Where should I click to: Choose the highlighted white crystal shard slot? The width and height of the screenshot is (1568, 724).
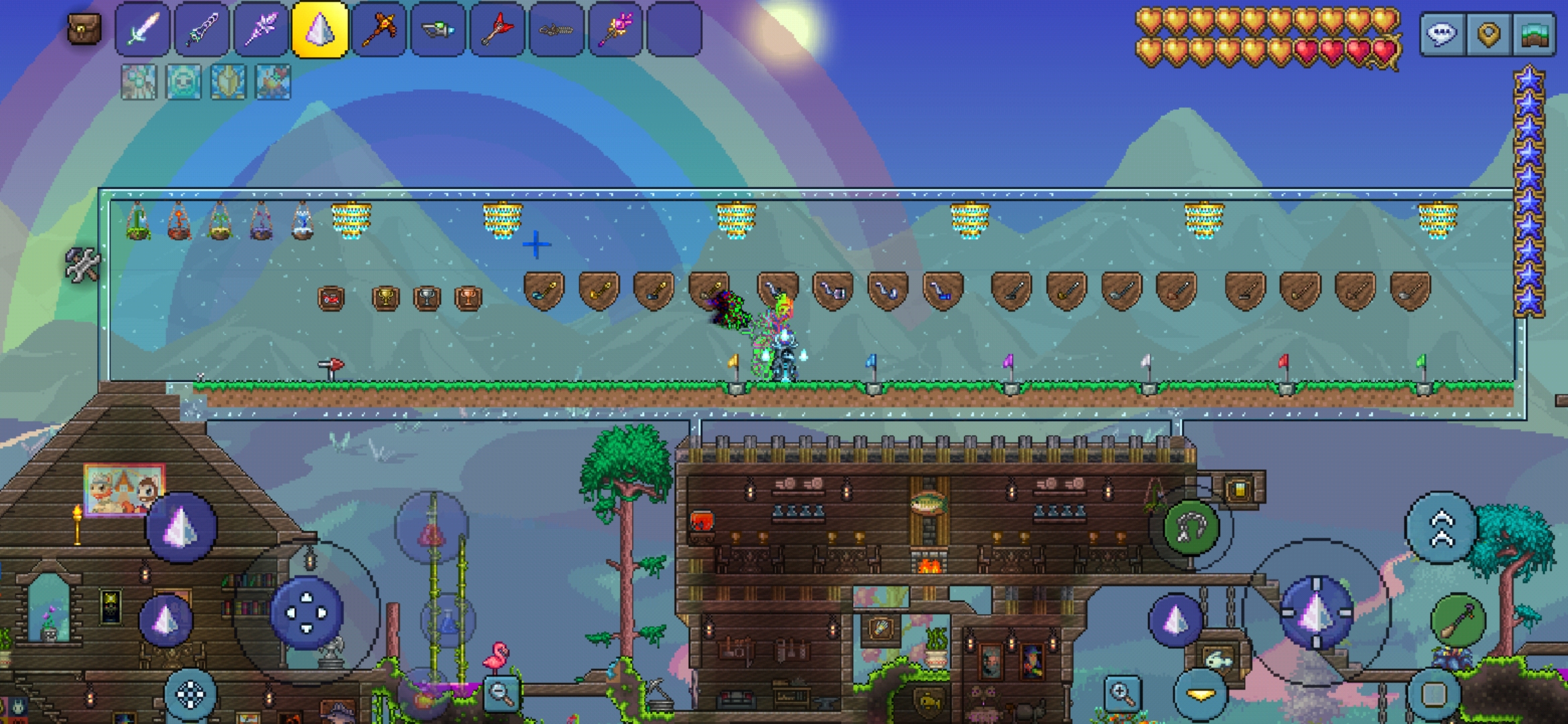point(320,30)
